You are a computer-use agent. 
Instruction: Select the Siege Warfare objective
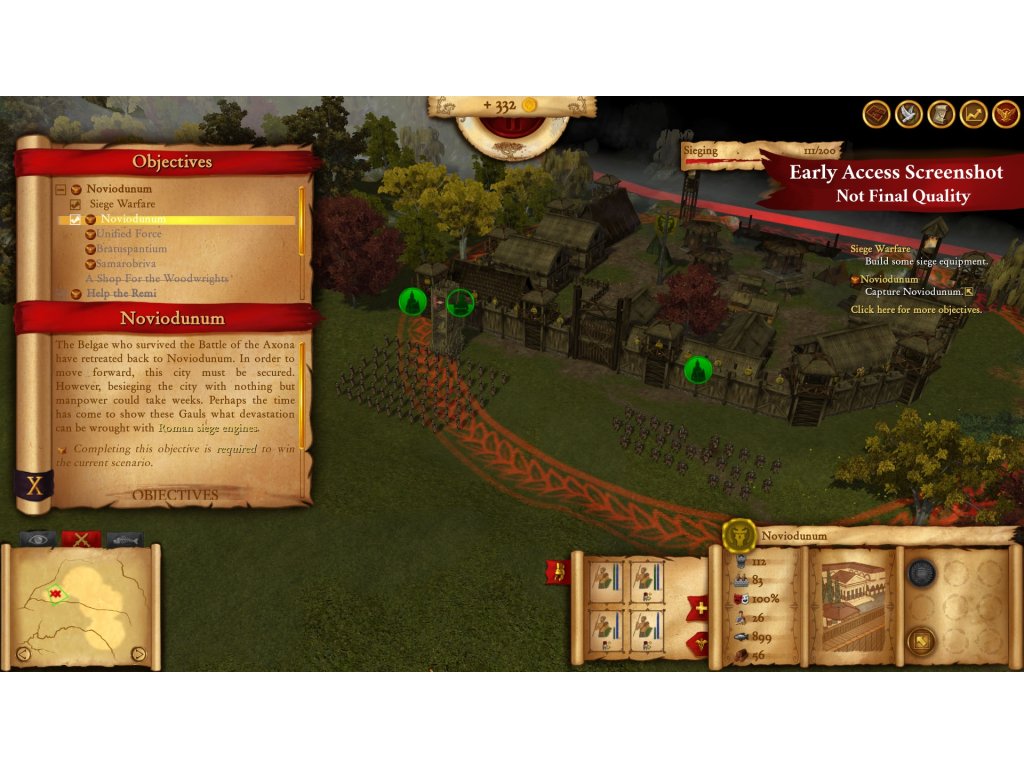tap(122, 204)
